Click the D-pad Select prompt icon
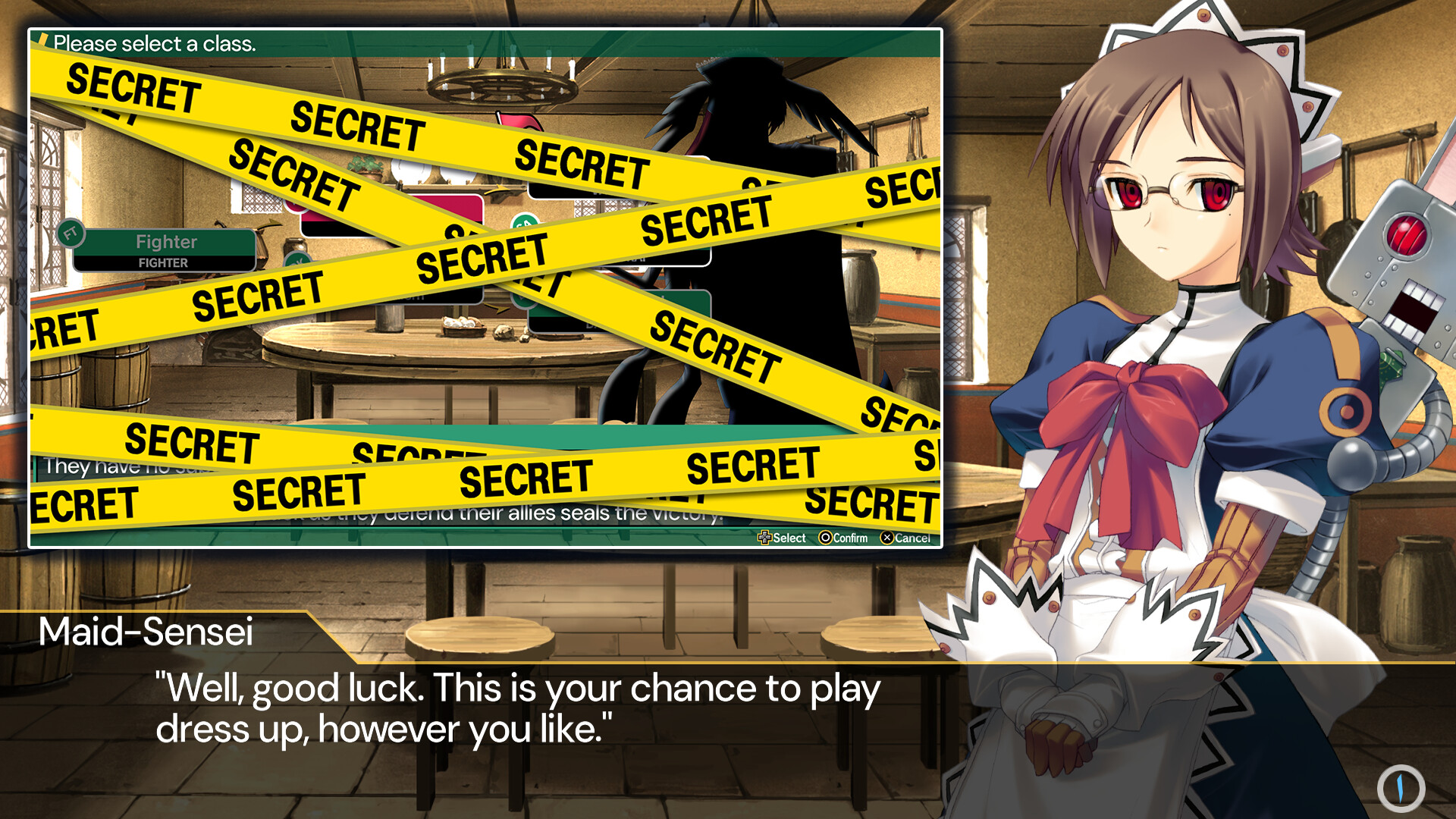The width and height of the screenshot is (1456, 819). point(765,538)
